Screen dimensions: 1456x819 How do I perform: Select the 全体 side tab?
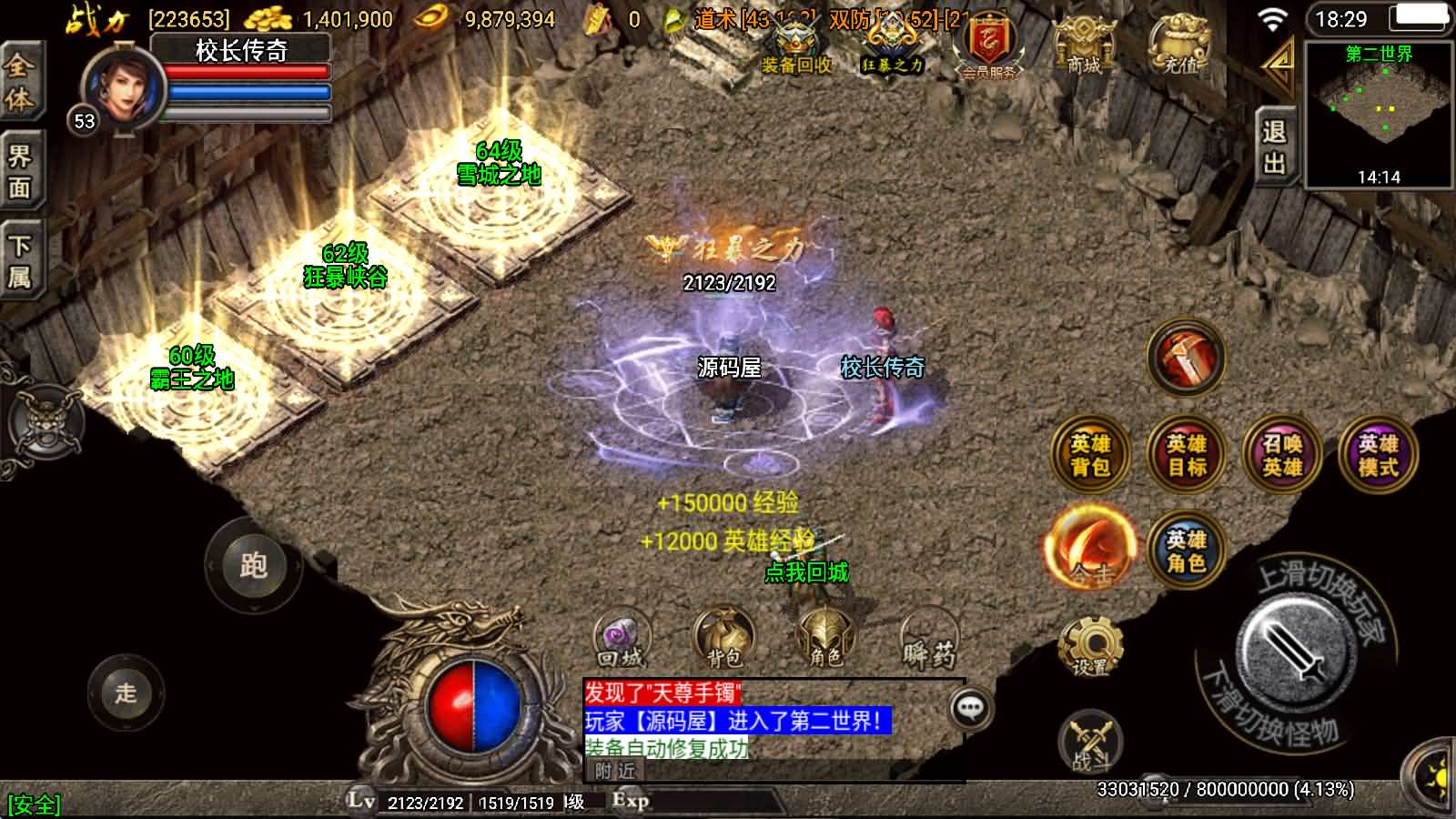click(20, 84)
